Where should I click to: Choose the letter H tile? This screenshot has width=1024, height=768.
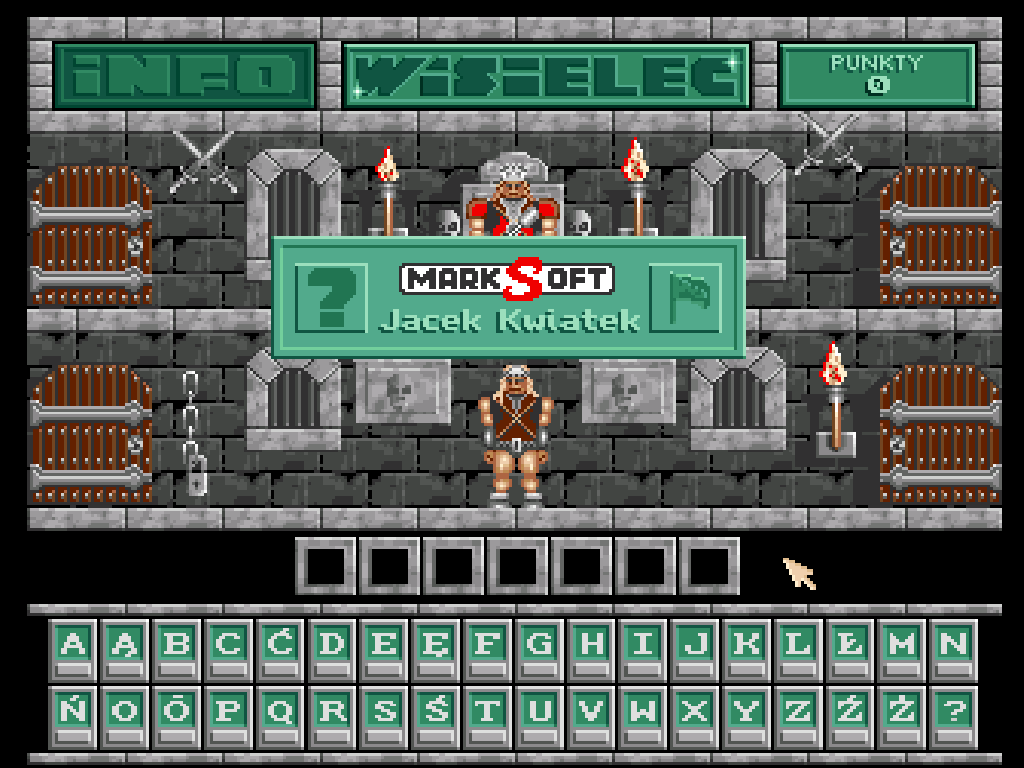pyautogui.click(x=592, y=648)
